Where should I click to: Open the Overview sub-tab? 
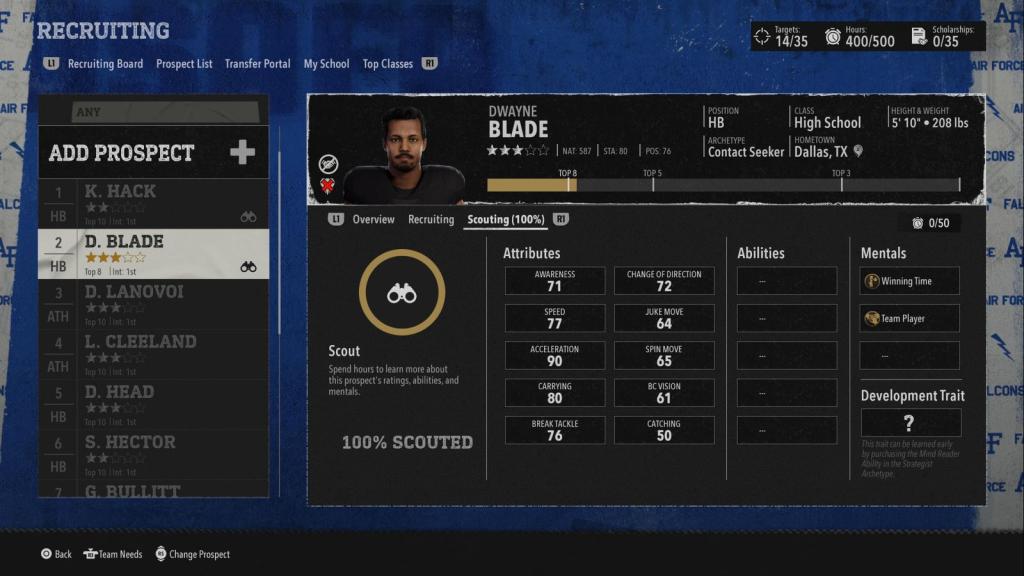pyautogui.click(x=373, y=220)
